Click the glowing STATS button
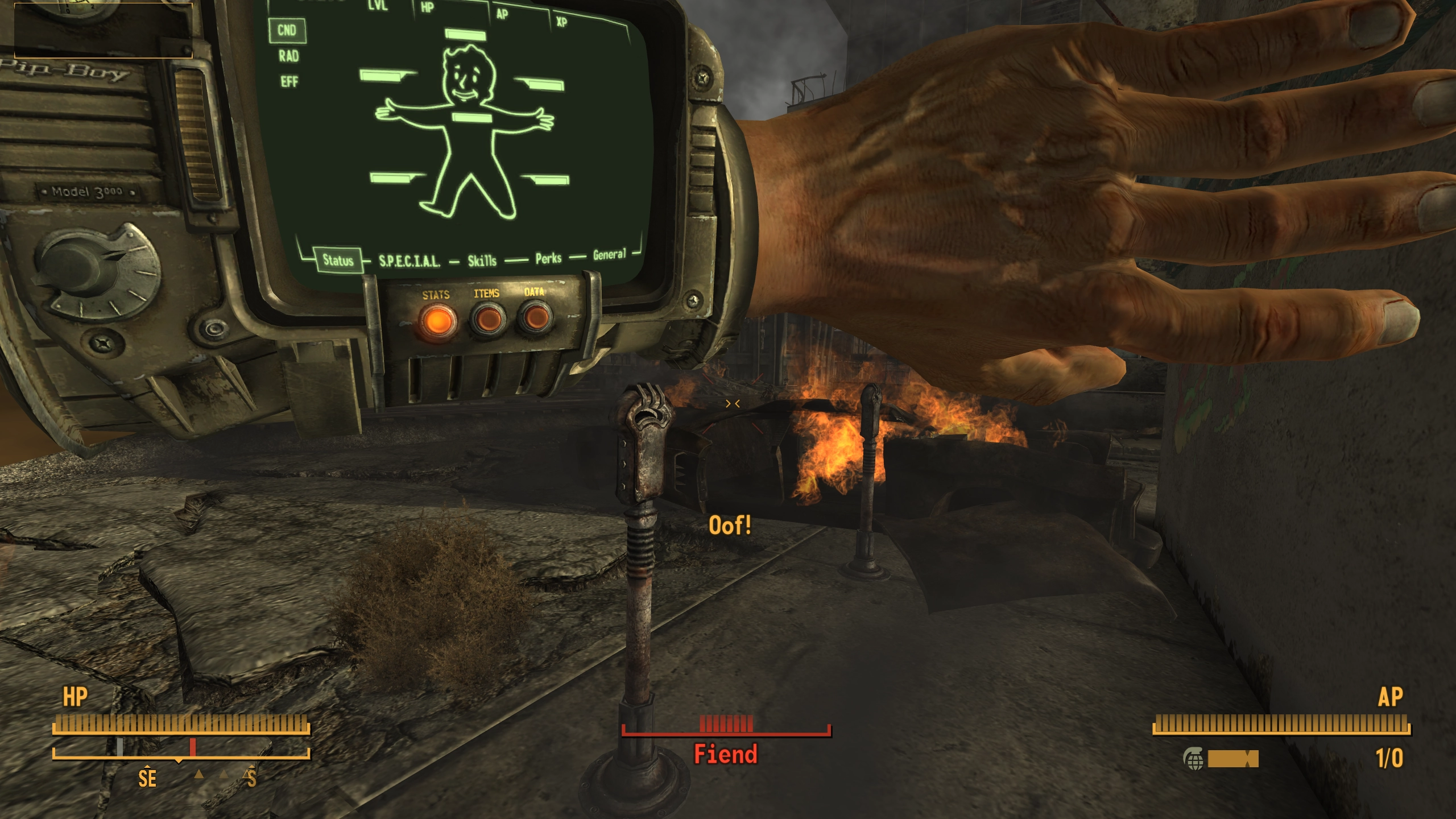 tap(437, 320)
